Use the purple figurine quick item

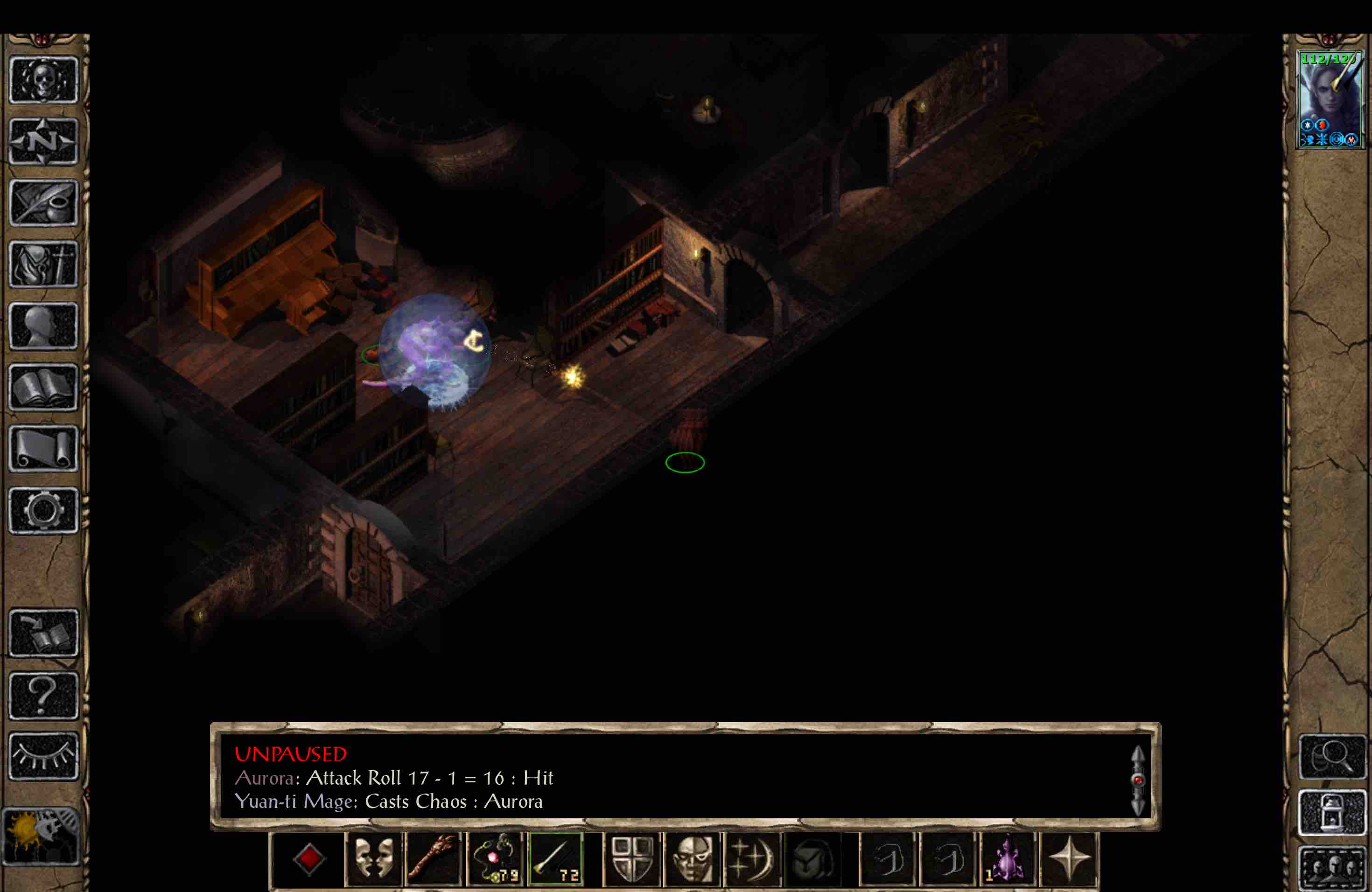(1009, 858)
